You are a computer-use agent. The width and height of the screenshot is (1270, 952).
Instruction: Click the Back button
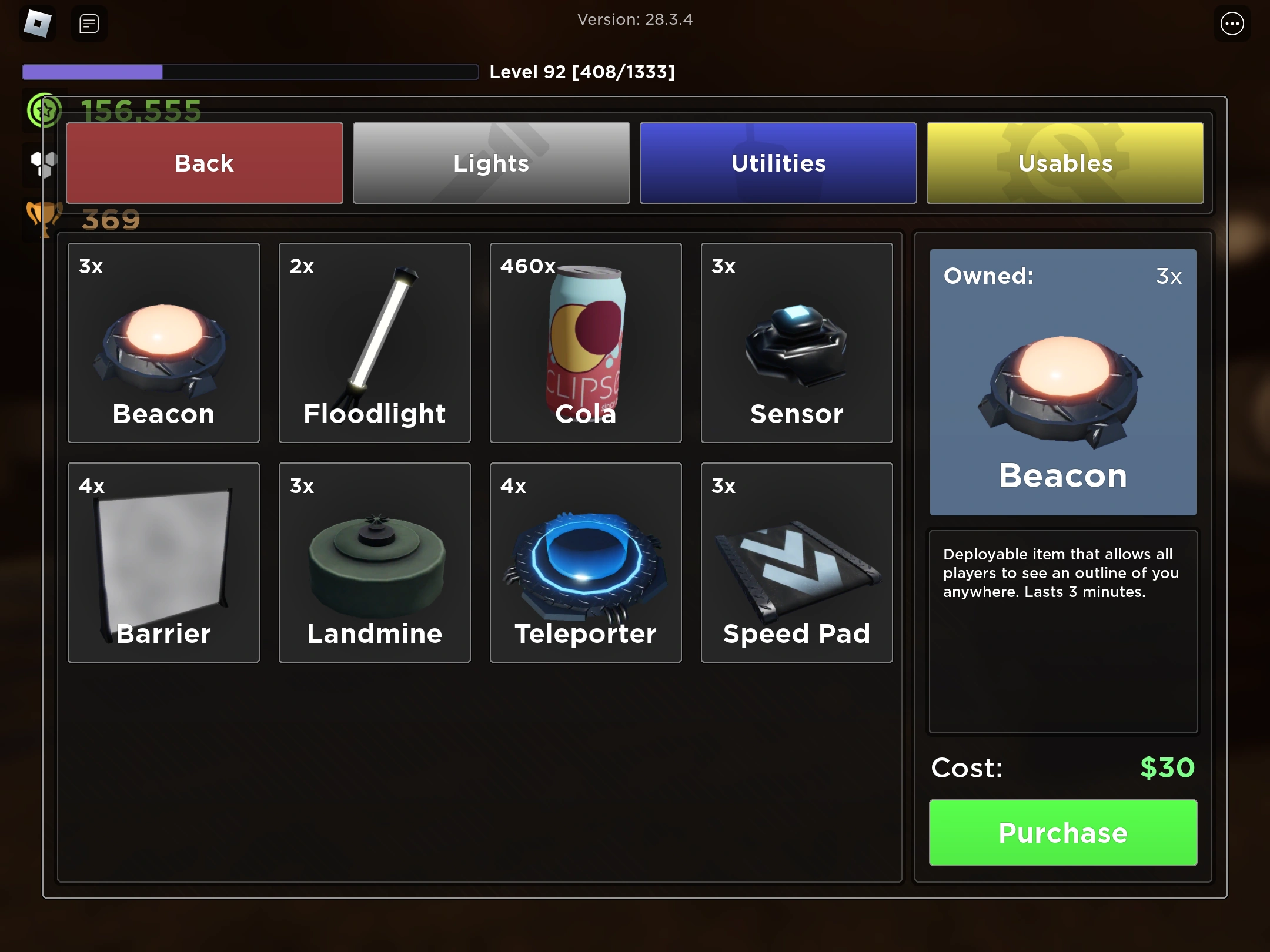pyautogui.click(x=204, y=163)
